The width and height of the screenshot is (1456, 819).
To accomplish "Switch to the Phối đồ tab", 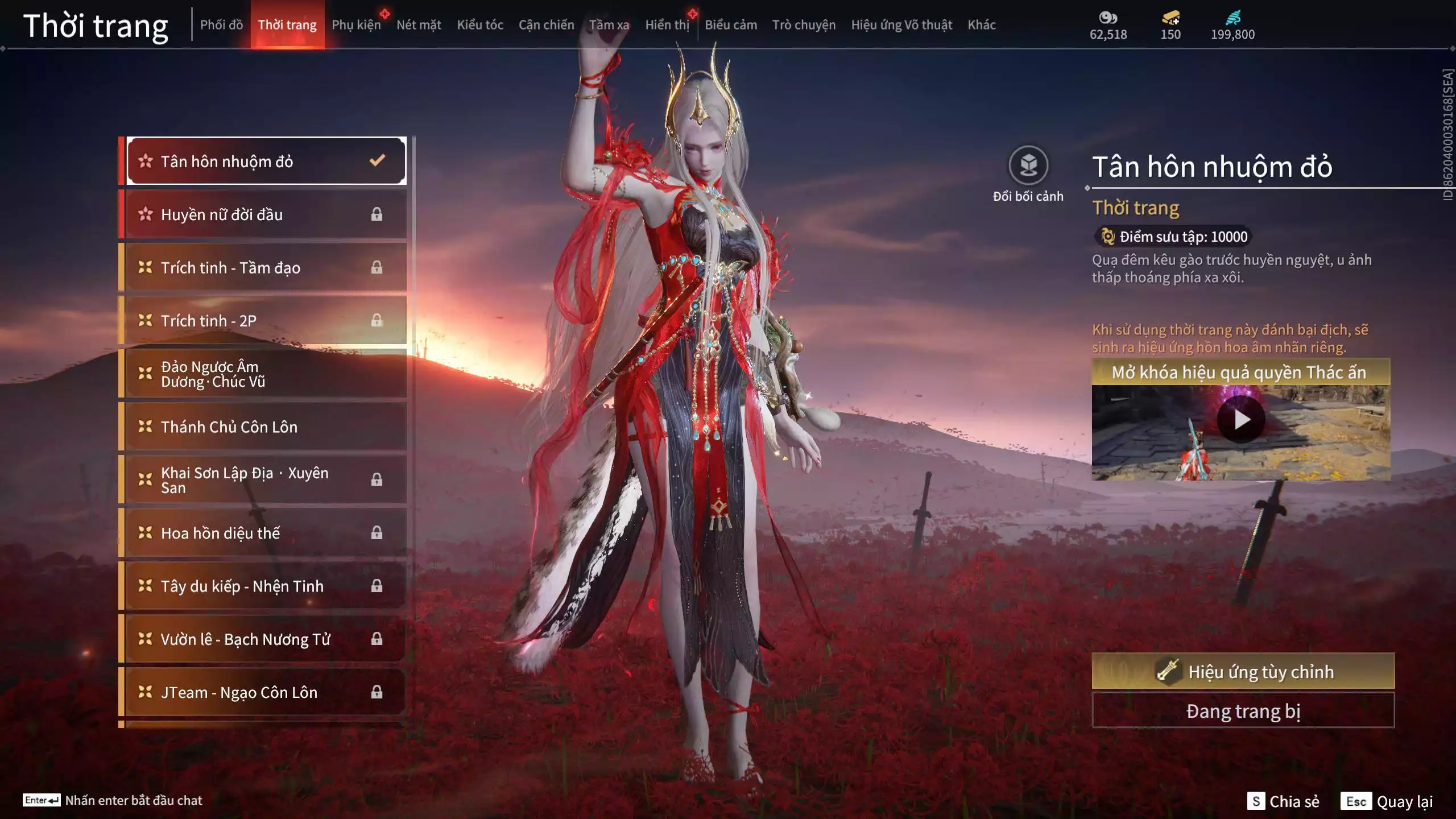I will click(221, 25).
